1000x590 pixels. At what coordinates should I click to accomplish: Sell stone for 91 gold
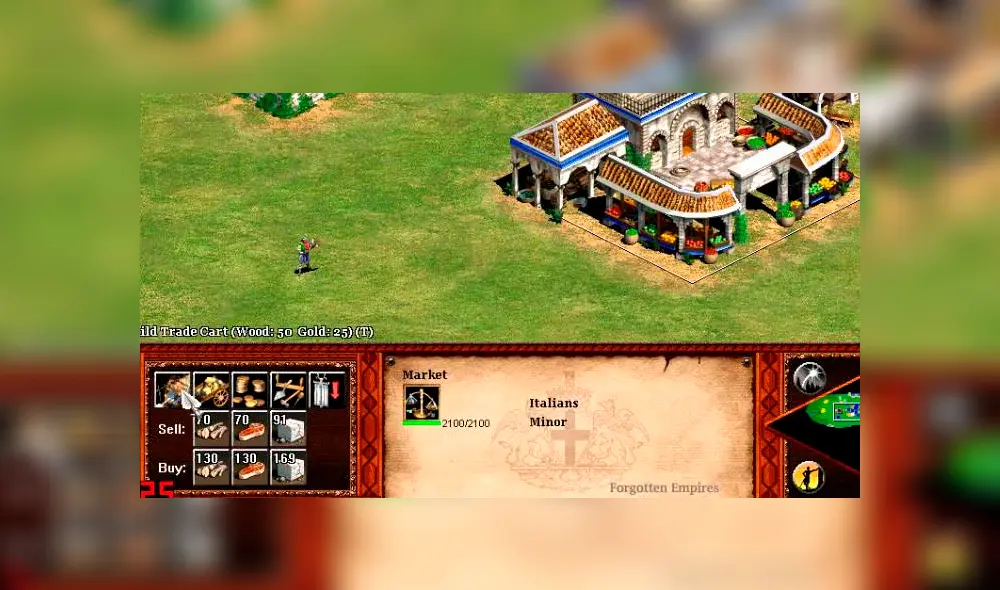click(x=288, y=428)
